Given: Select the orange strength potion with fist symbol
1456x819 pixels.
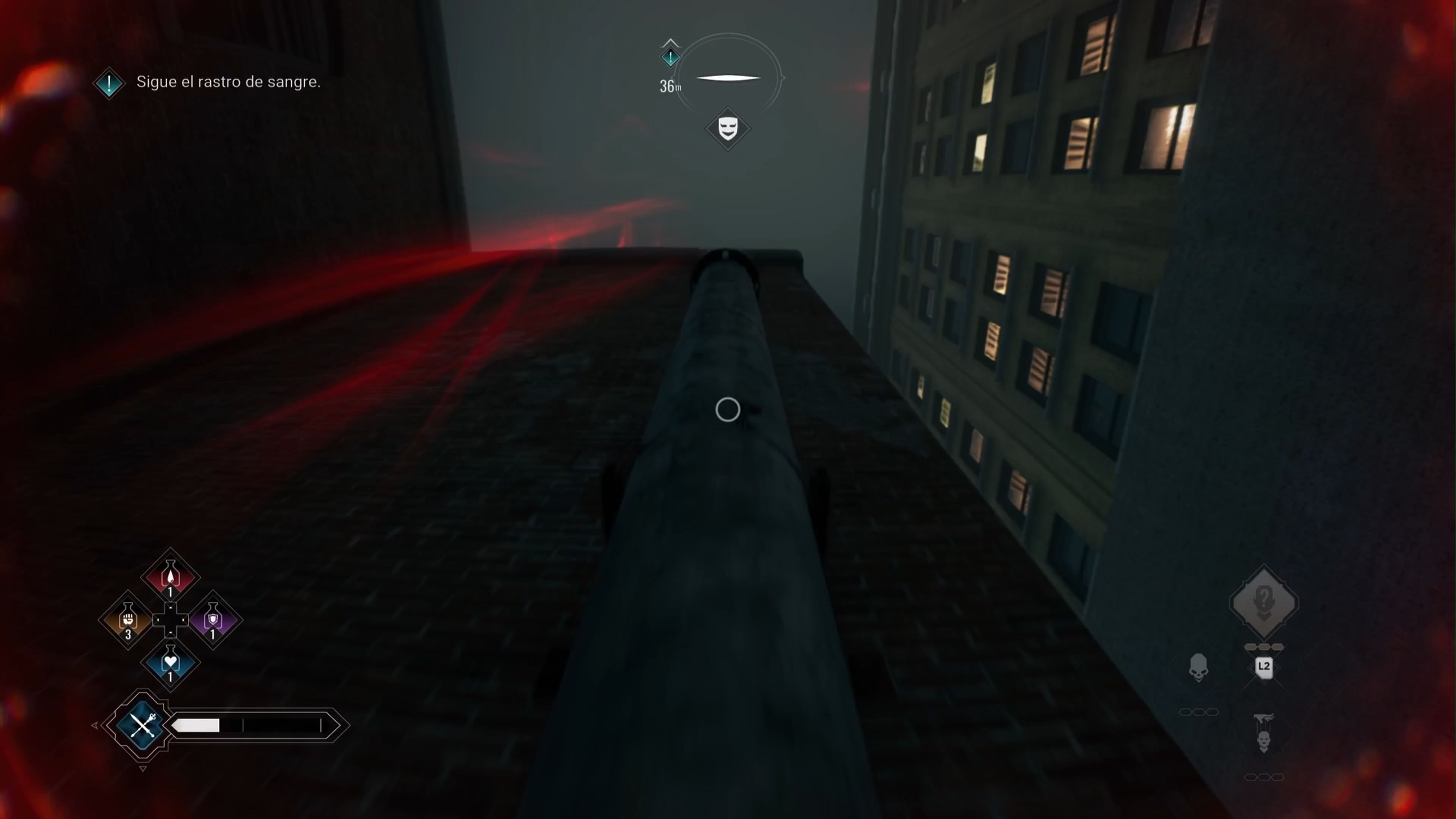Looking at the screenshot, I should 128,620.
